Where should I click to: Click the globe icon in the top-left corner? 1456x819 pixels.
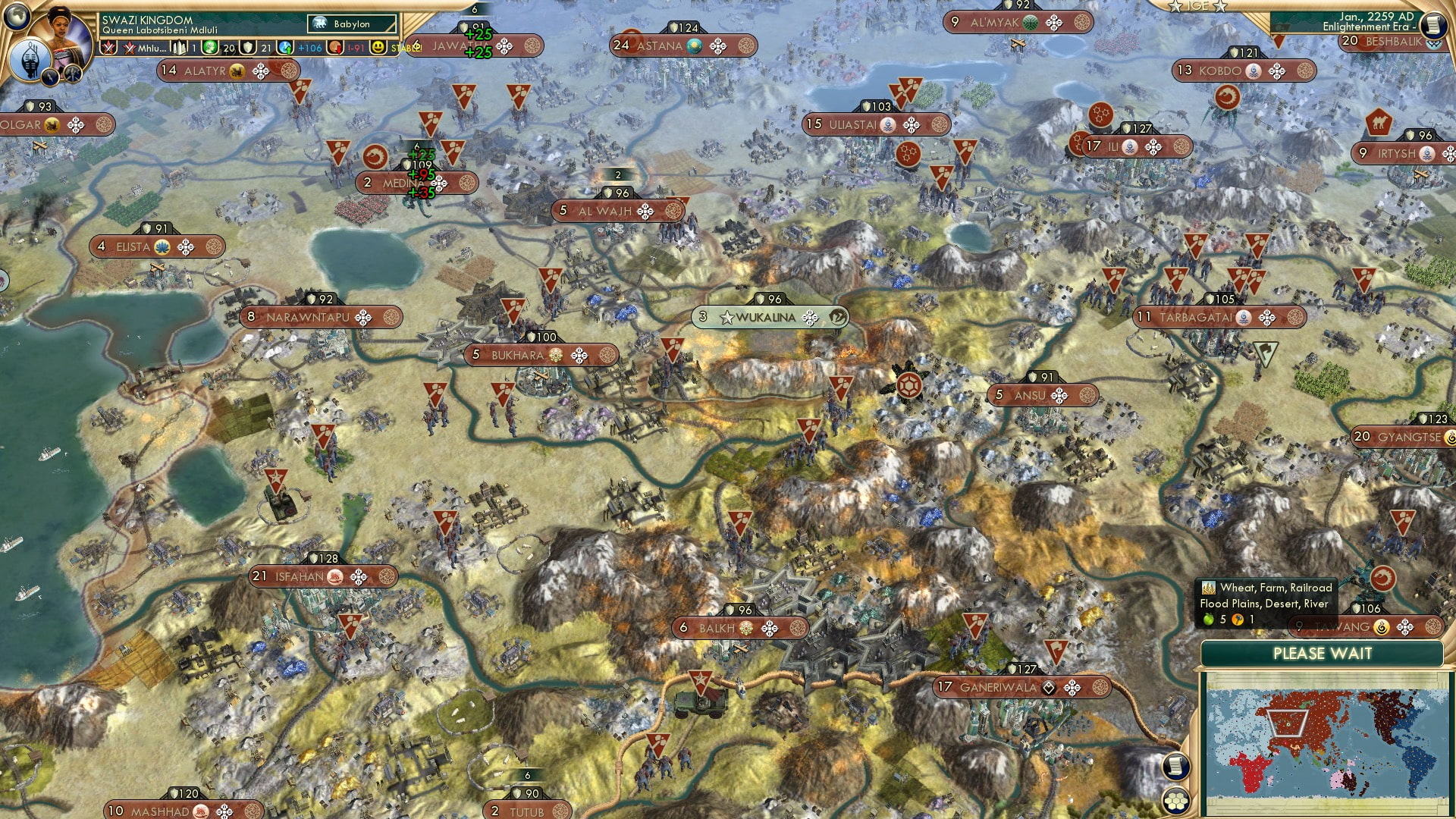(15, 16)
